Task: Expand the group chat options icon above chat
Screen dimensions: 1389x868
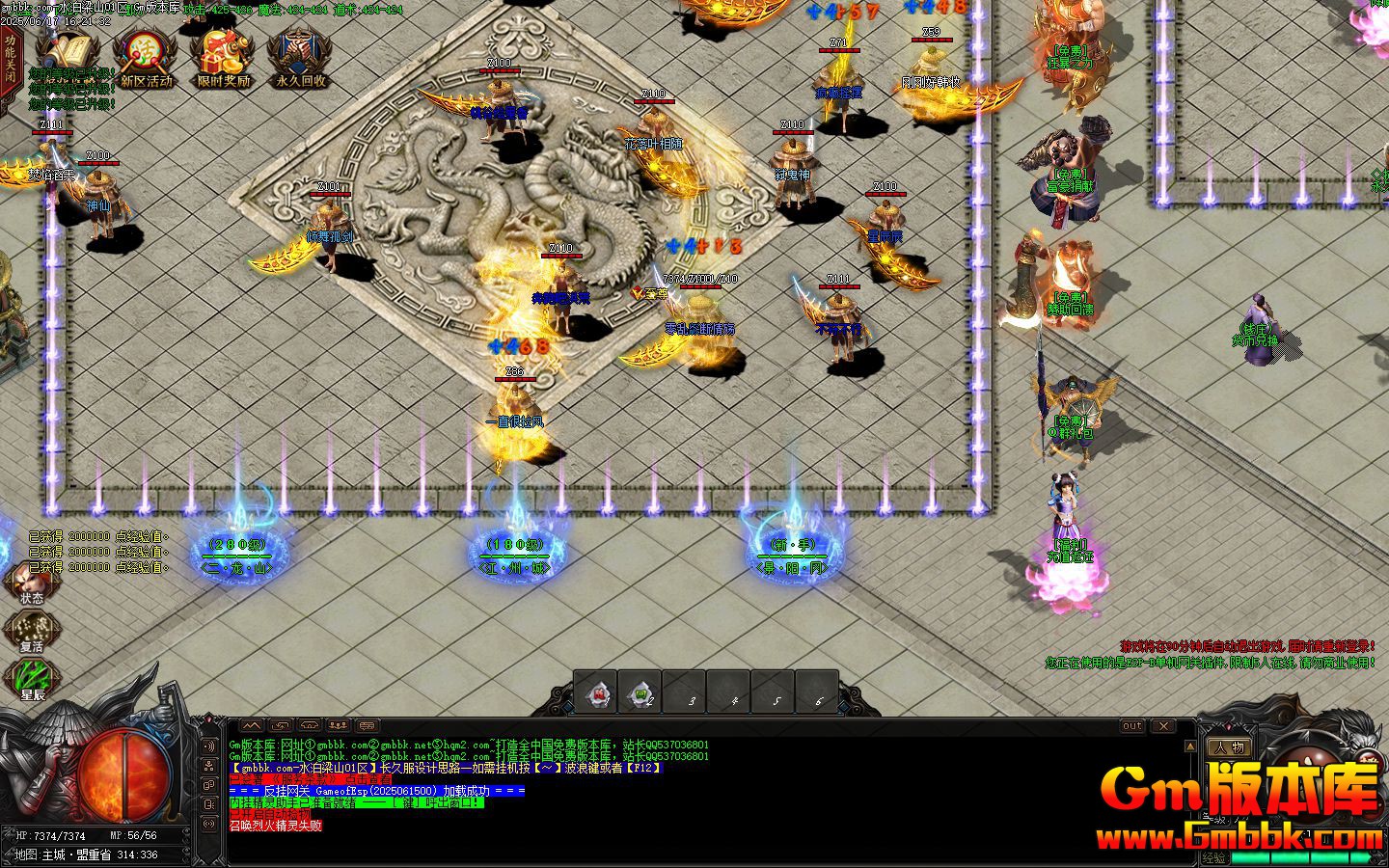Action: [x=338, y=725]
